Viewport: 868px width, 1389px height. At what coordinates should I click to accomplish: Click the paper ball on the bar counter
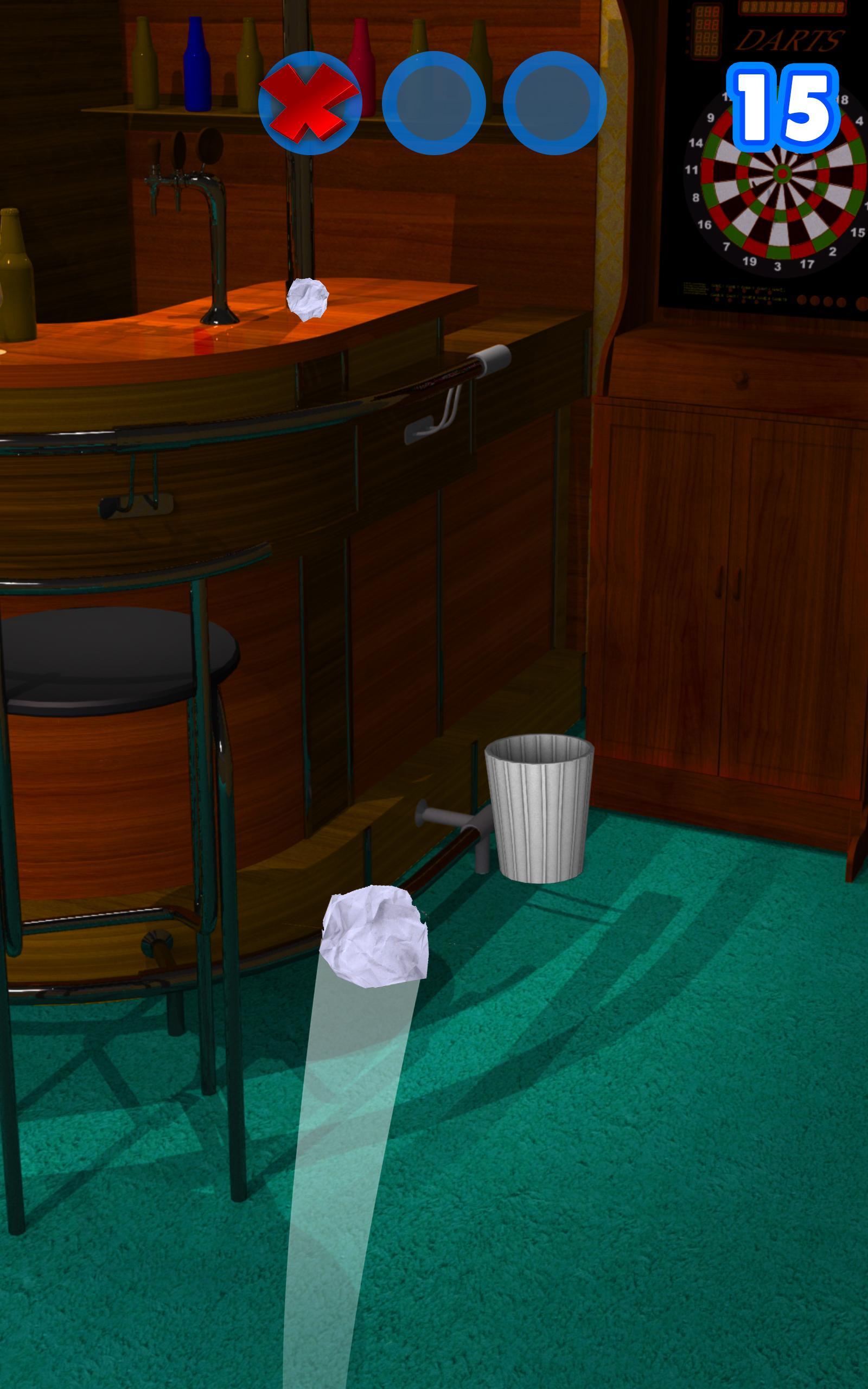[308, 300]
